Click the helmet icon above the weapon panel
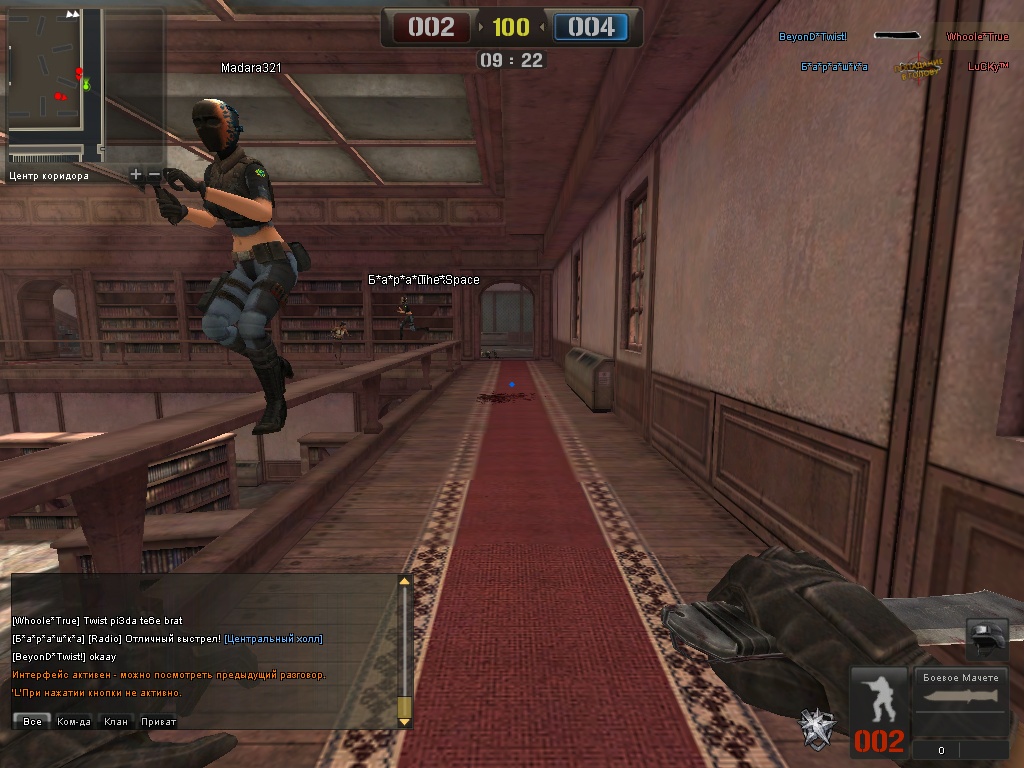The image size is (1024, 768). point(985,638)
